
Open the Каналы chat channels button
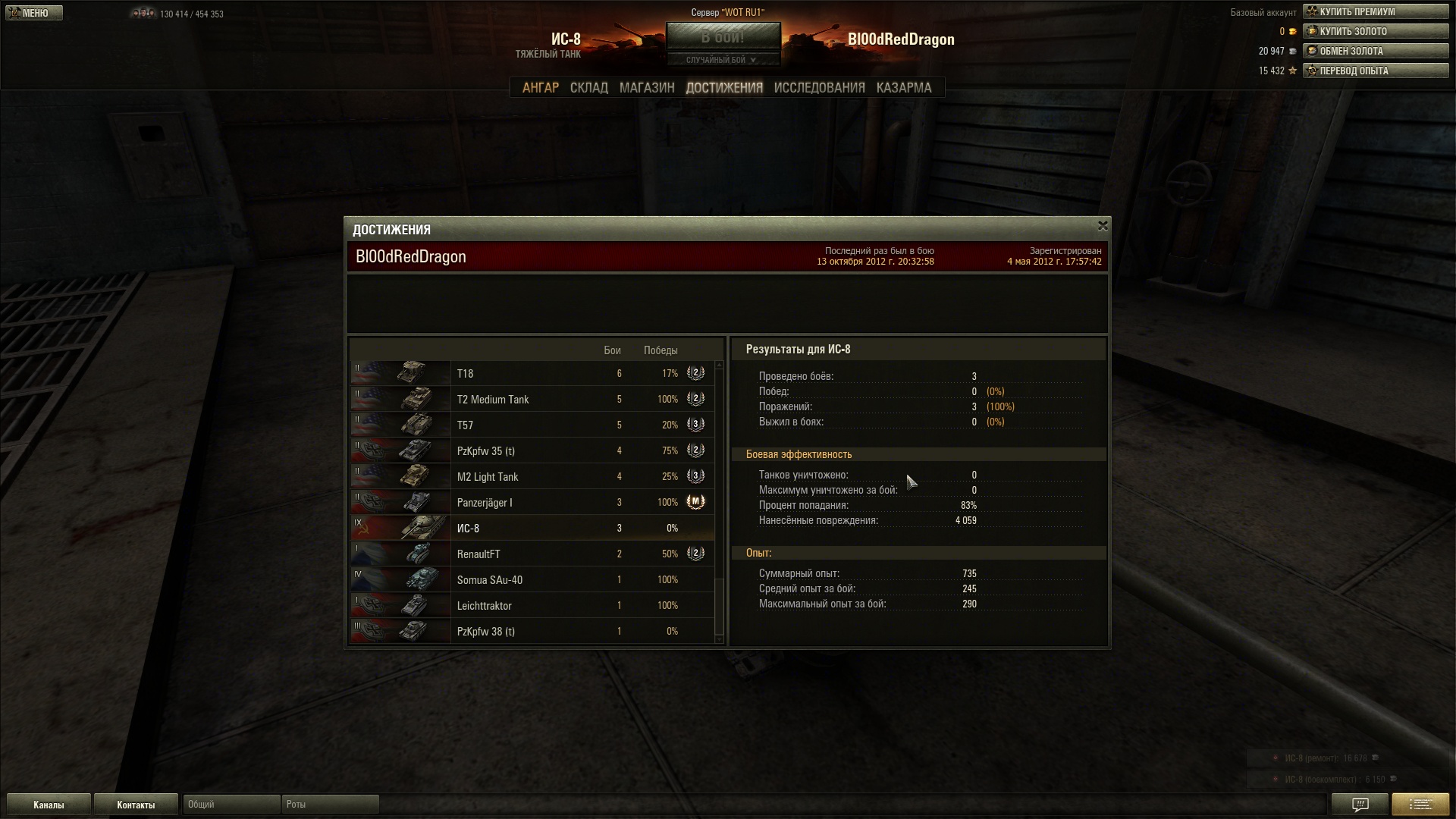(49, 805)
